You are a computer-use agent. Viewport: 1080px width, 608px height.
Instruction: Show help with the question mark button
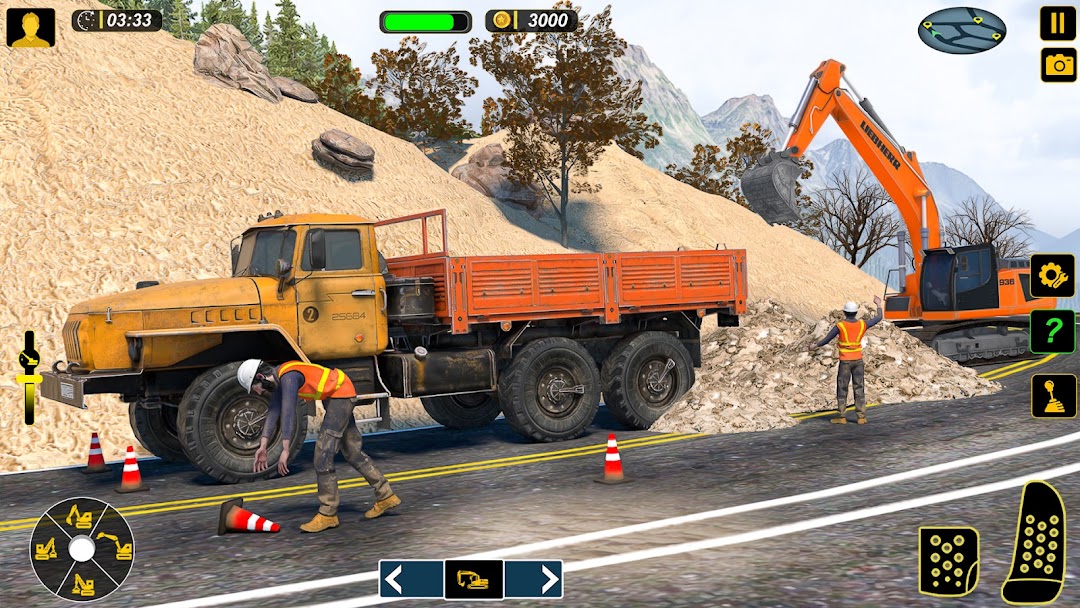pyautogui.click(x=1052, y=332)
